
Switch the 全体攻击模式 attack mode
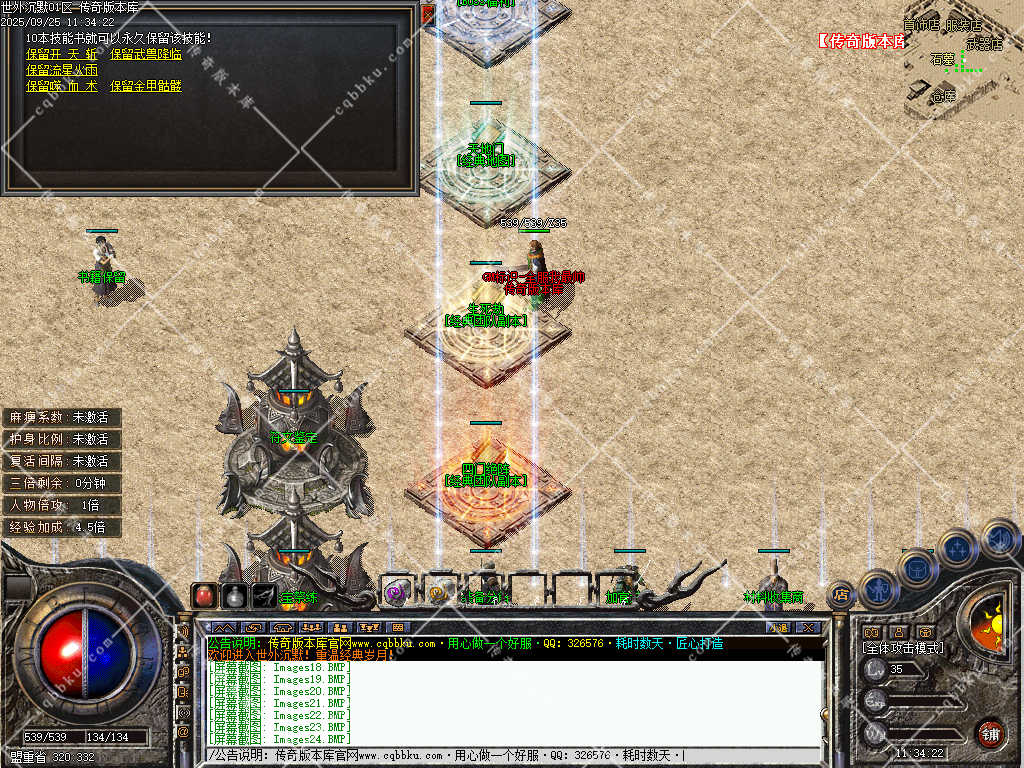(903, 648)
